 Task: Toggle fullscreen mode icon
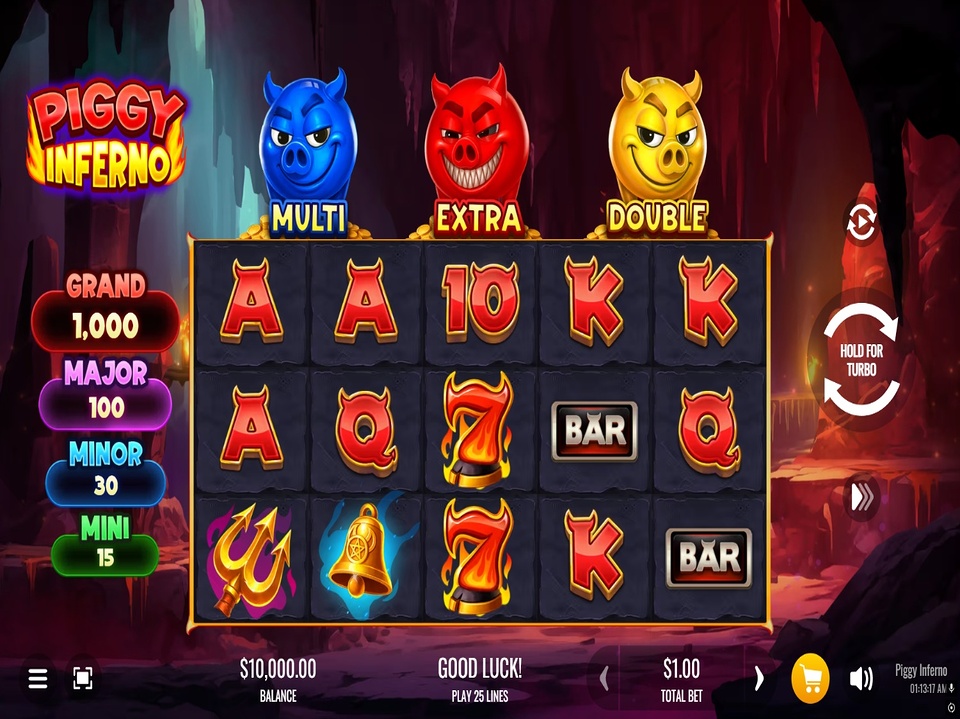click(x=83, y=680)
